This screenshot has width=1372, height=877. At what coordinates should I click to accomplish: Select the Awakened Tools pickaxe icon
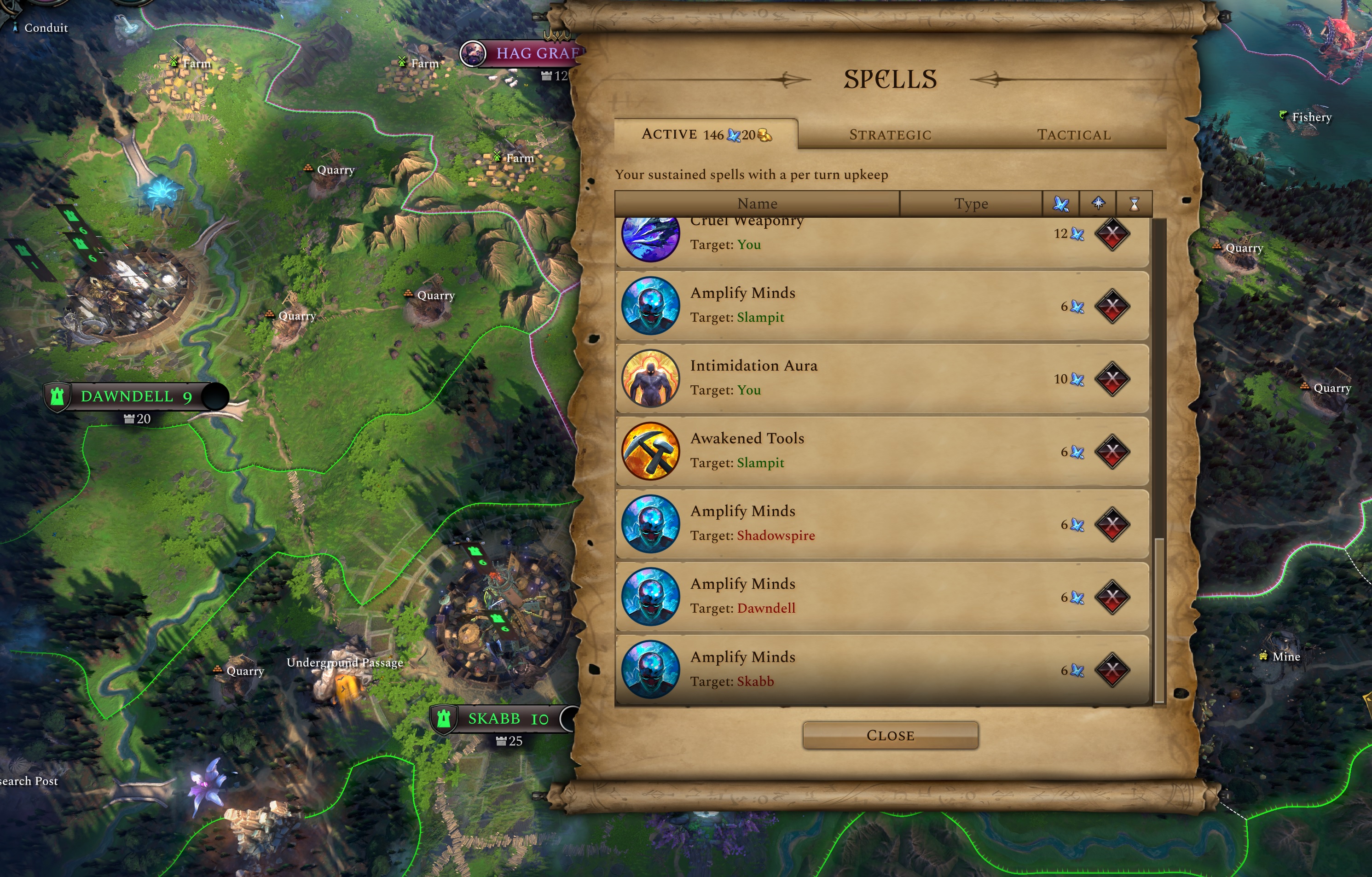pyautogui.click(x=651, y=451)
